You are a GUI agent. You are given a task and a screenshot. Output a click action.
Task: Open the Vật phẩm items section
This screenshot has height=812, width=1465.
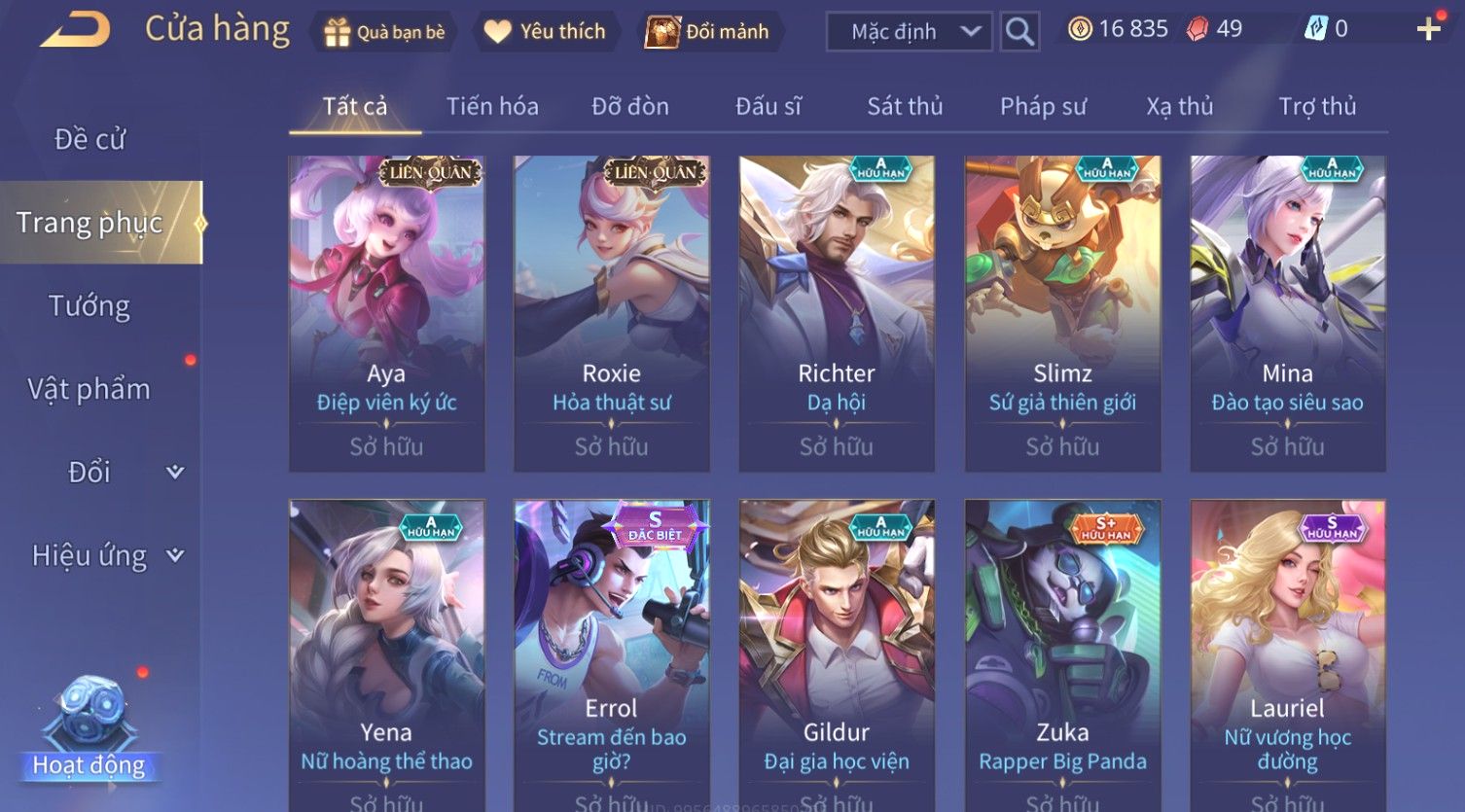pyautogui.click(x=89, y=389)
